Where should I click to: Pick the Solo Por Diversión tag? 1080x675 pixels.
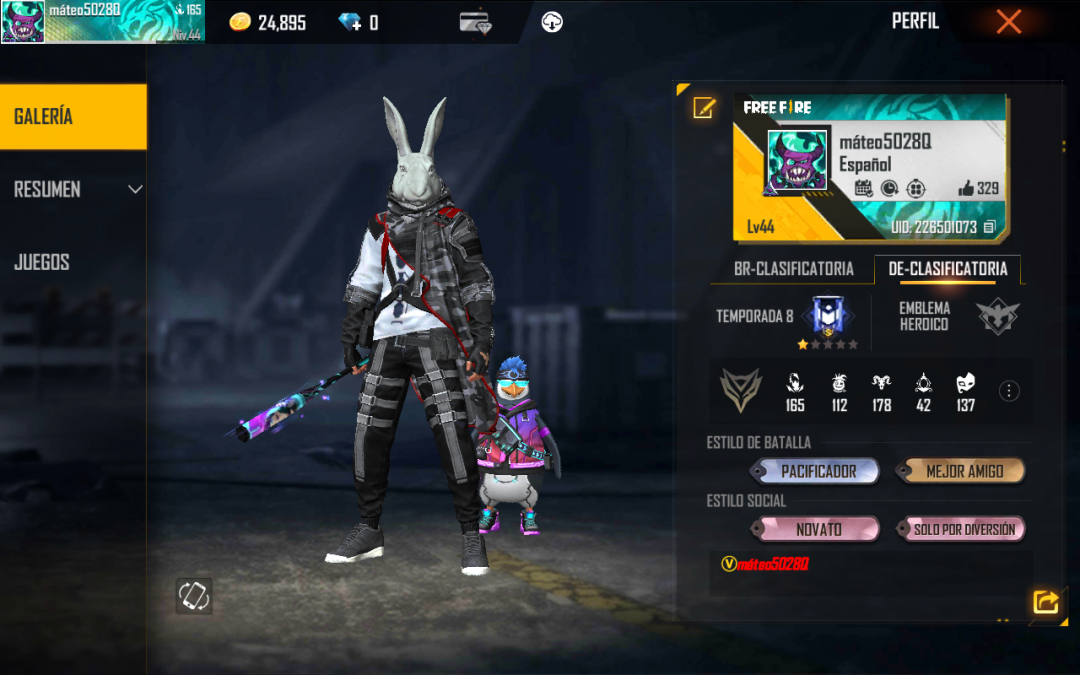coord(963,529)
